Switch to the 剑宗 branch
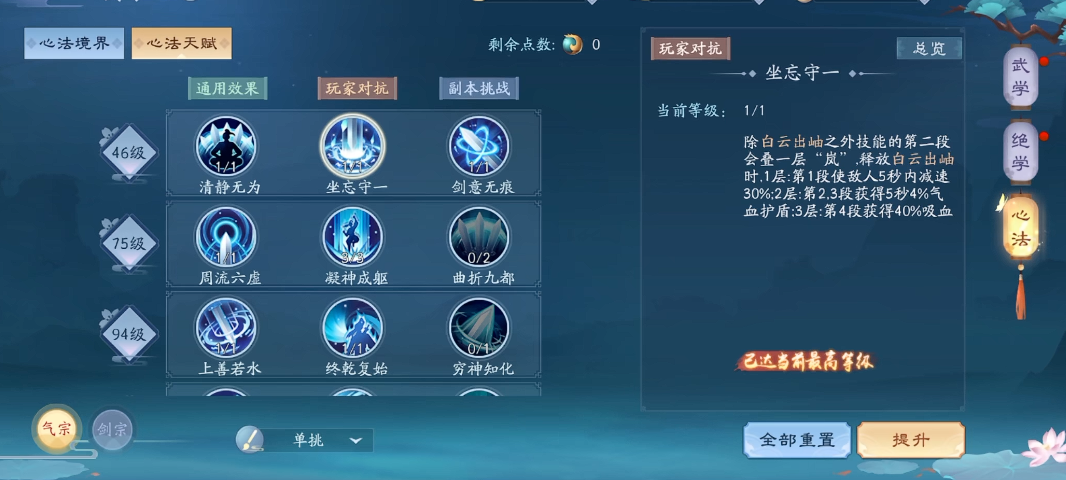 [112, 429]
